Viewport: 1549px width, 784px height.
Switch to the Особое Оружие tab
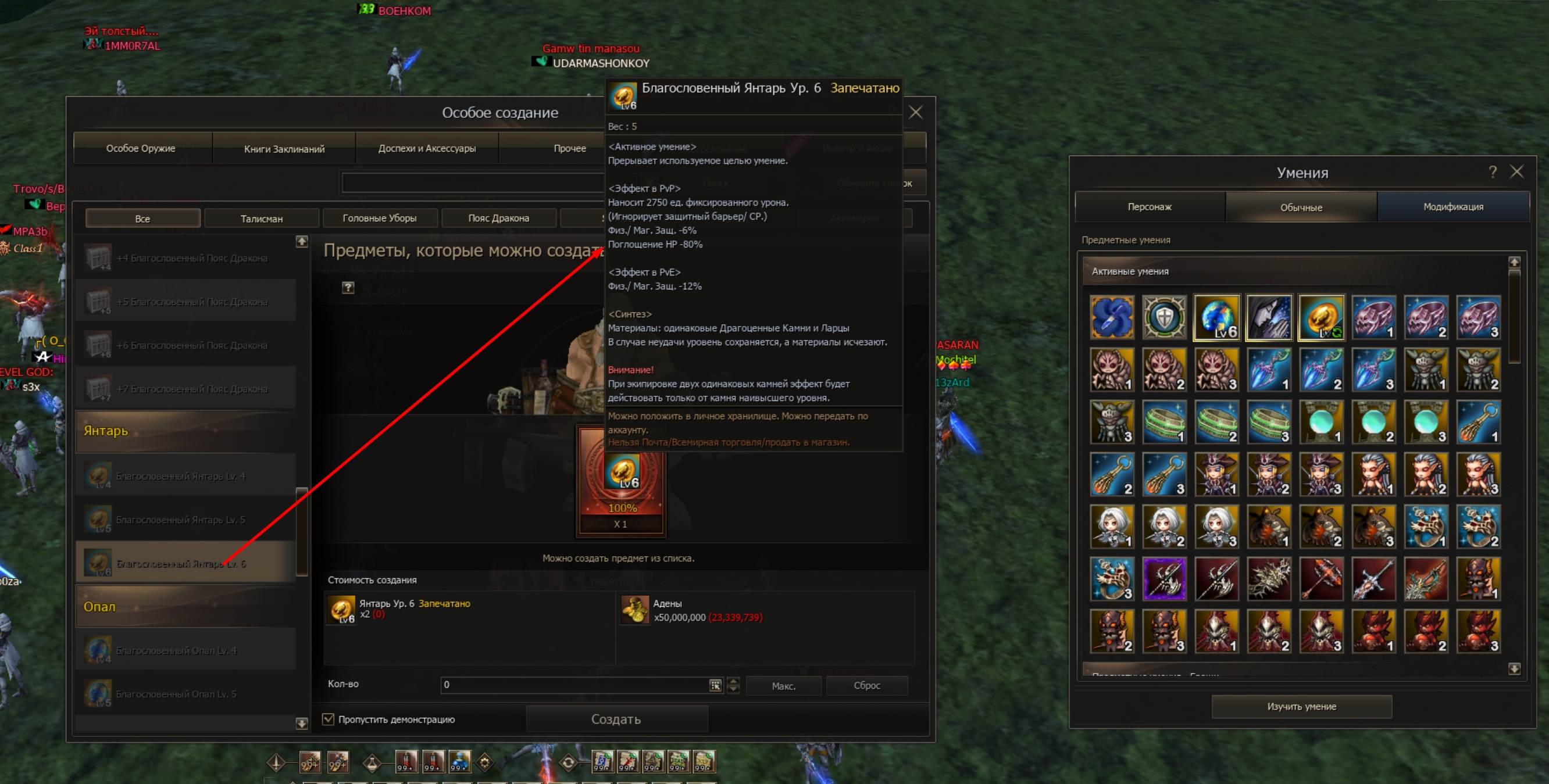(x=141, y=149)
